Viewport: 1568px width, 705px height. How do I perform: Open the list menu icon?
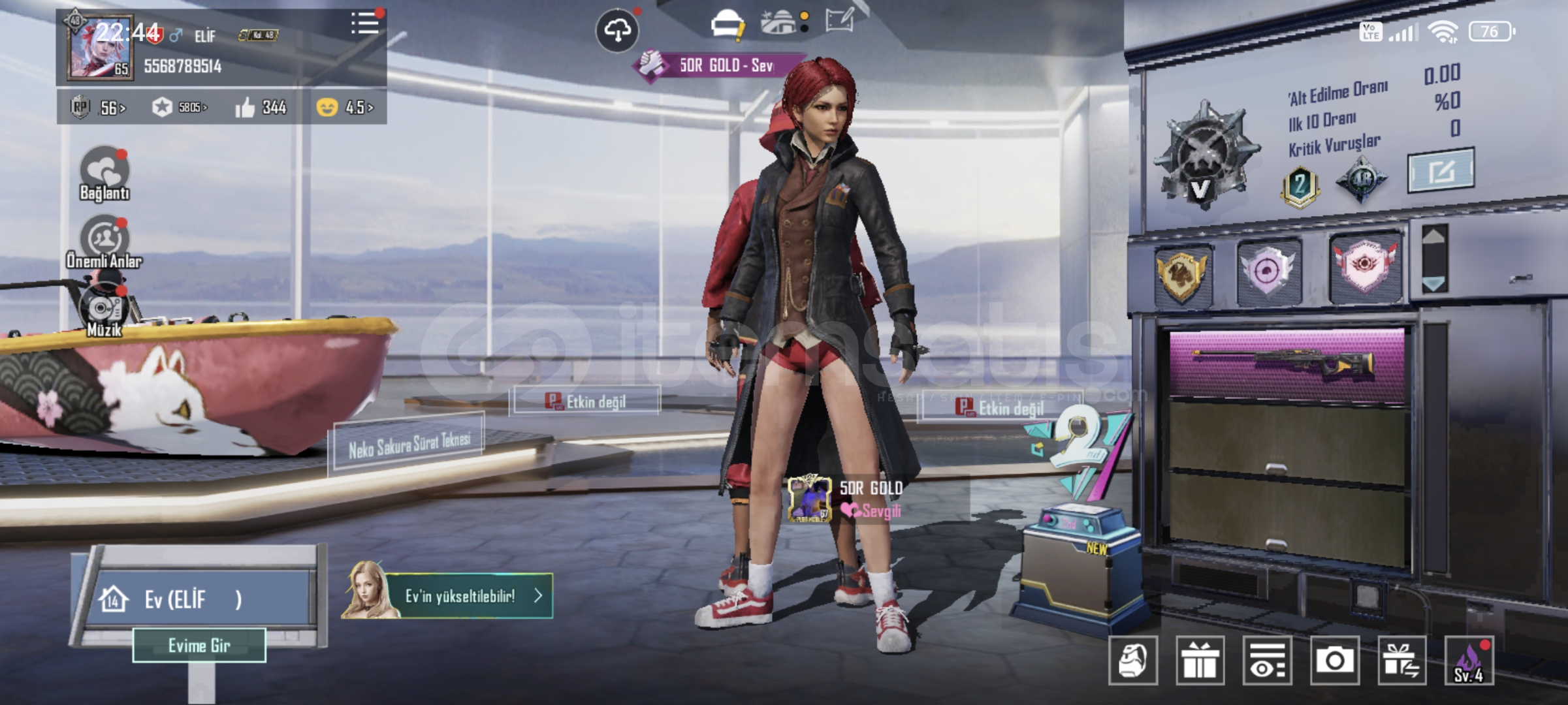click(x=365, y=24)
